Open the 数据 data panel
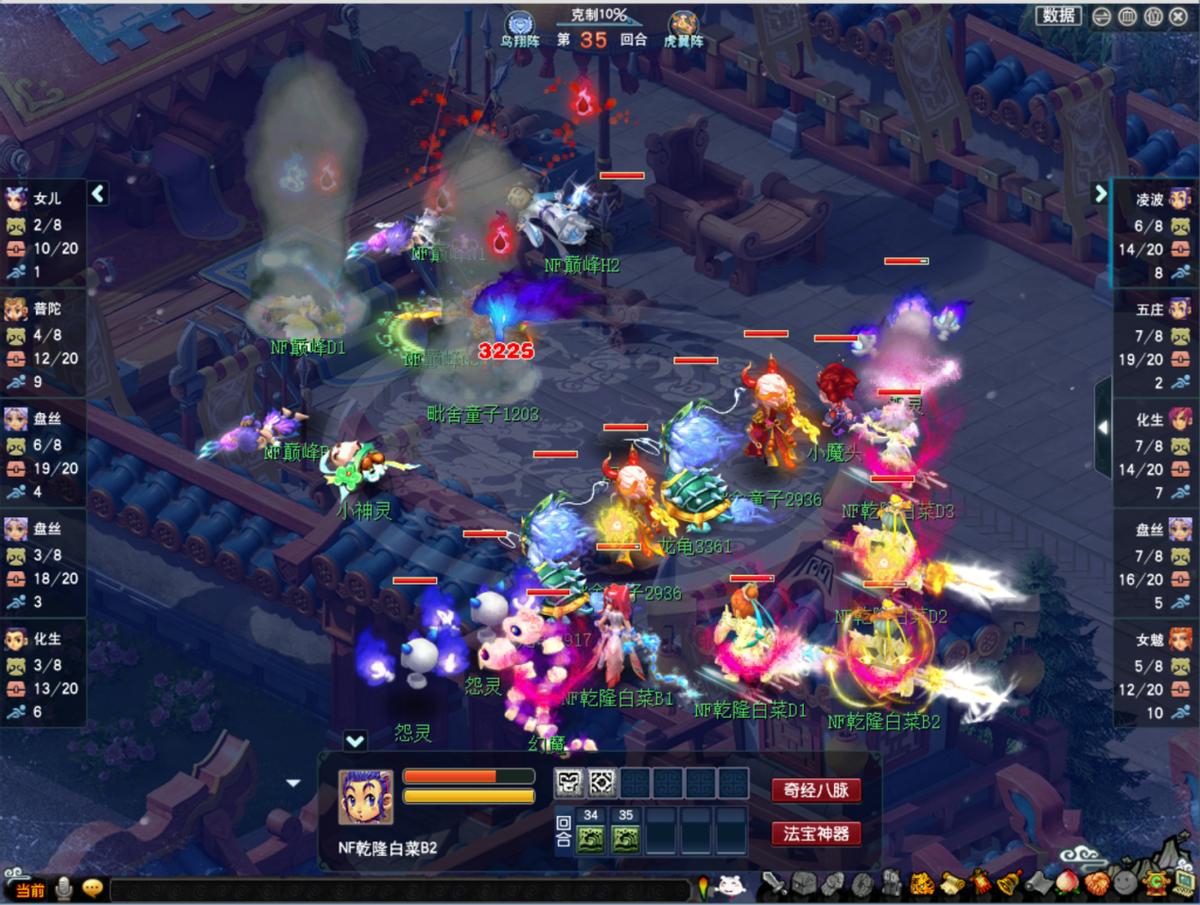Image resolution: width=1200 pixels, height=905 pixels. (x=1060, y=15)
